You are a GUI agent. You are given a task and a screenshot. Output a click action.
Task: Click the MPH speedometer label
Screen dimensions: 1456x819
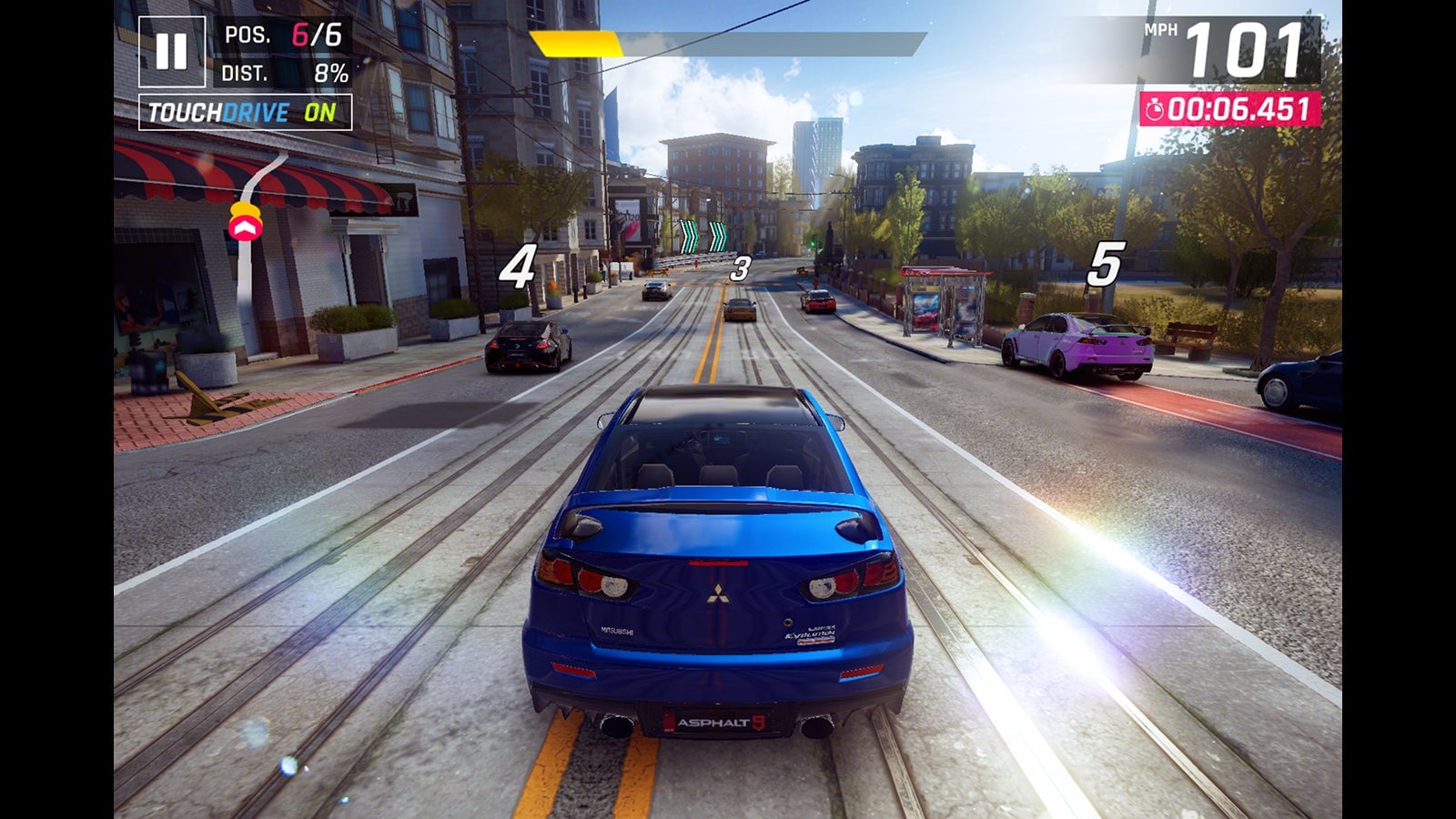tap(1159, 29)
